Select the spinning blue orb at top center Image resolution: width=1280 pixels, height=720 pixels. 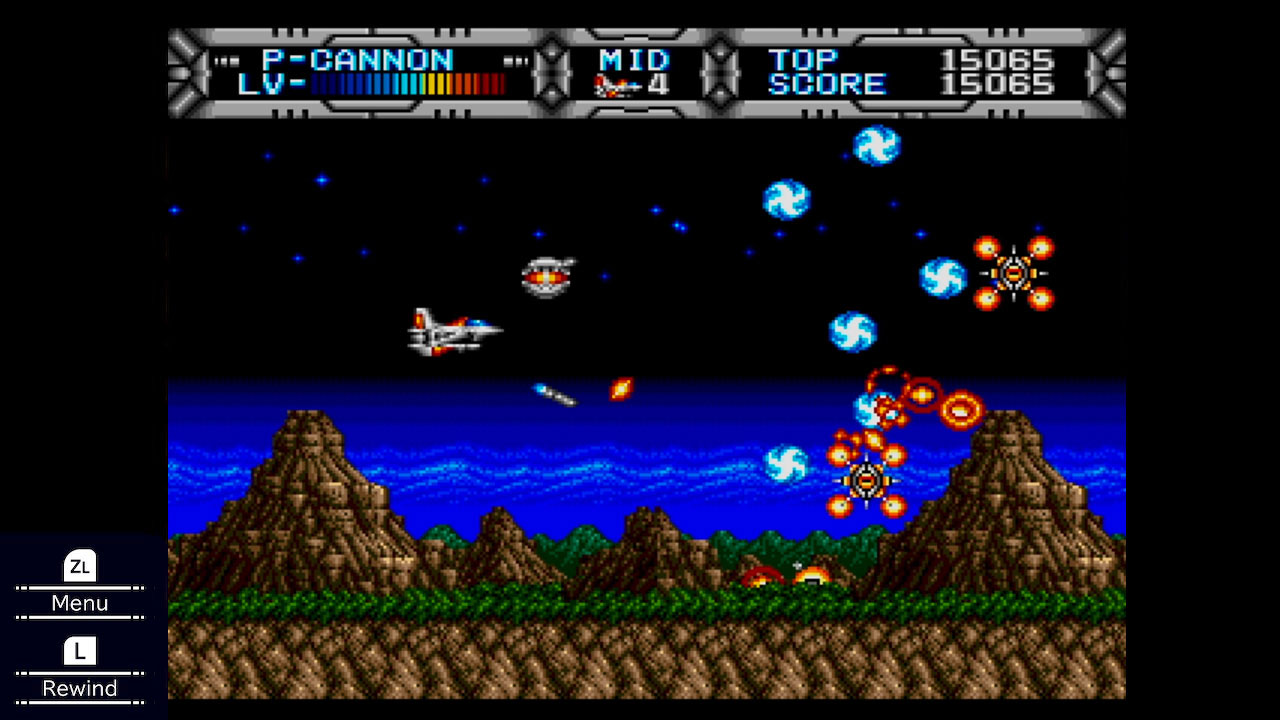(876, 146)
